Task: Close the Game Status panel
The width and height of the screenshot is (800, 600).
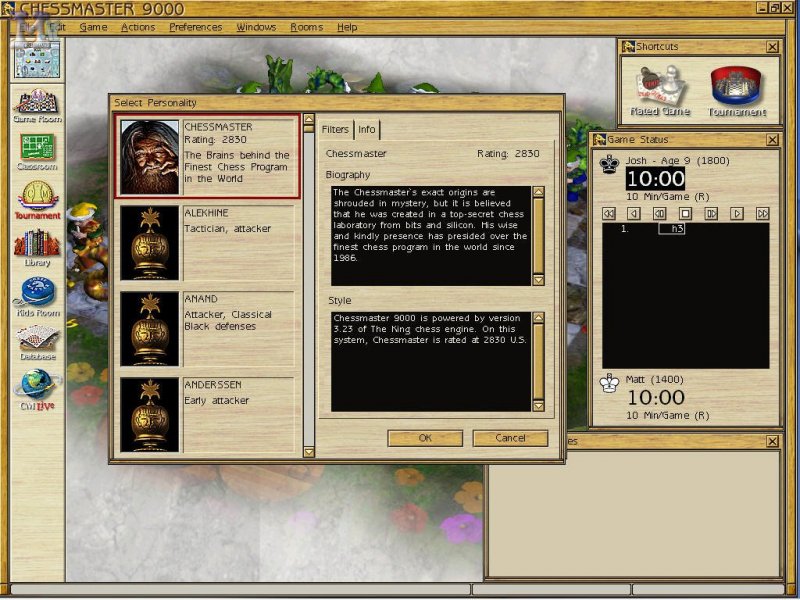Action: 772,140
